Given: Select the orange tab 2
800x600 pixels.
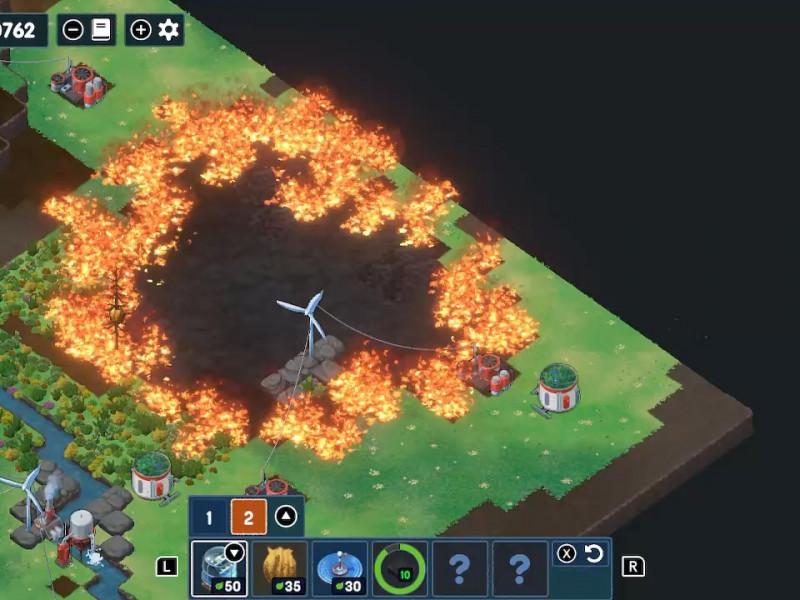Looking at the screenshot, I should [248, 518].
